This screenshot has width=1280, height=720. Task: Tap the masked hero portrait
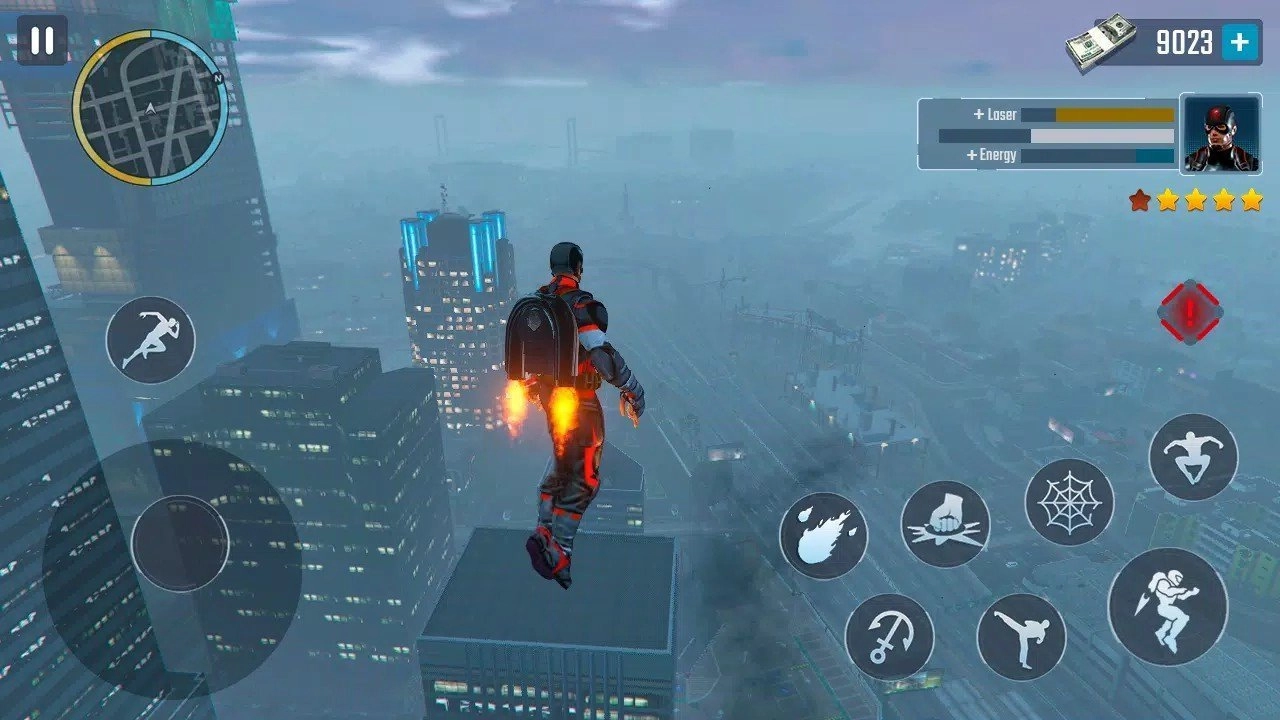[x=1220, y=134]
